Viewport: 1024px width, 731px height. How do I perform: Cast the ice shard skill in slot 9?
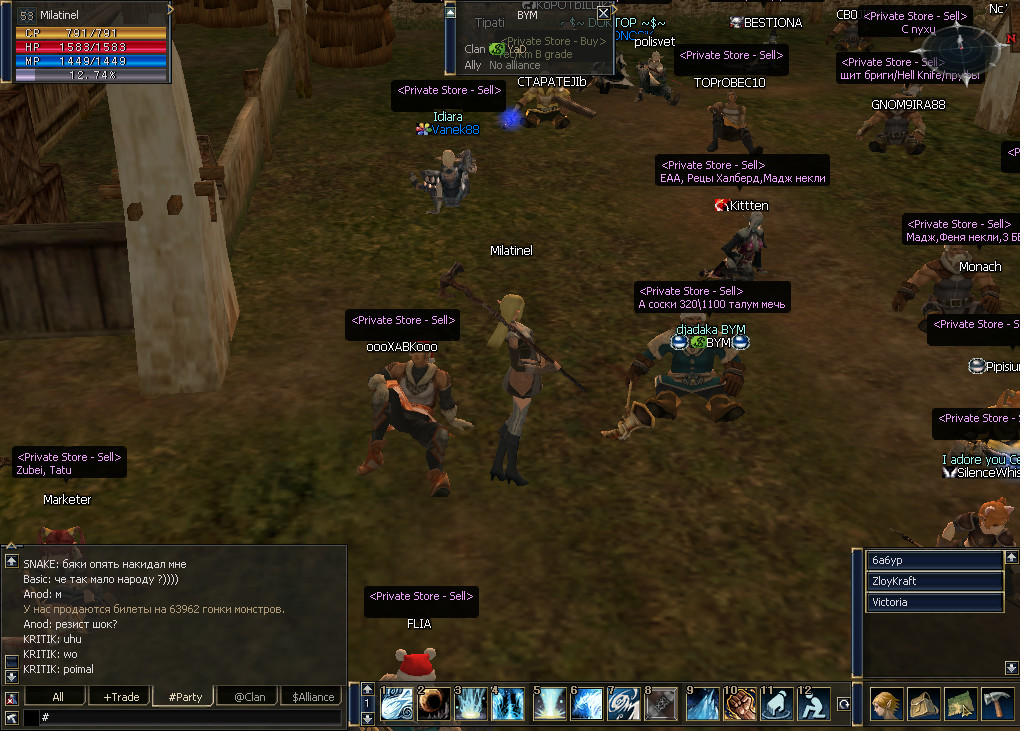[702, 703]
